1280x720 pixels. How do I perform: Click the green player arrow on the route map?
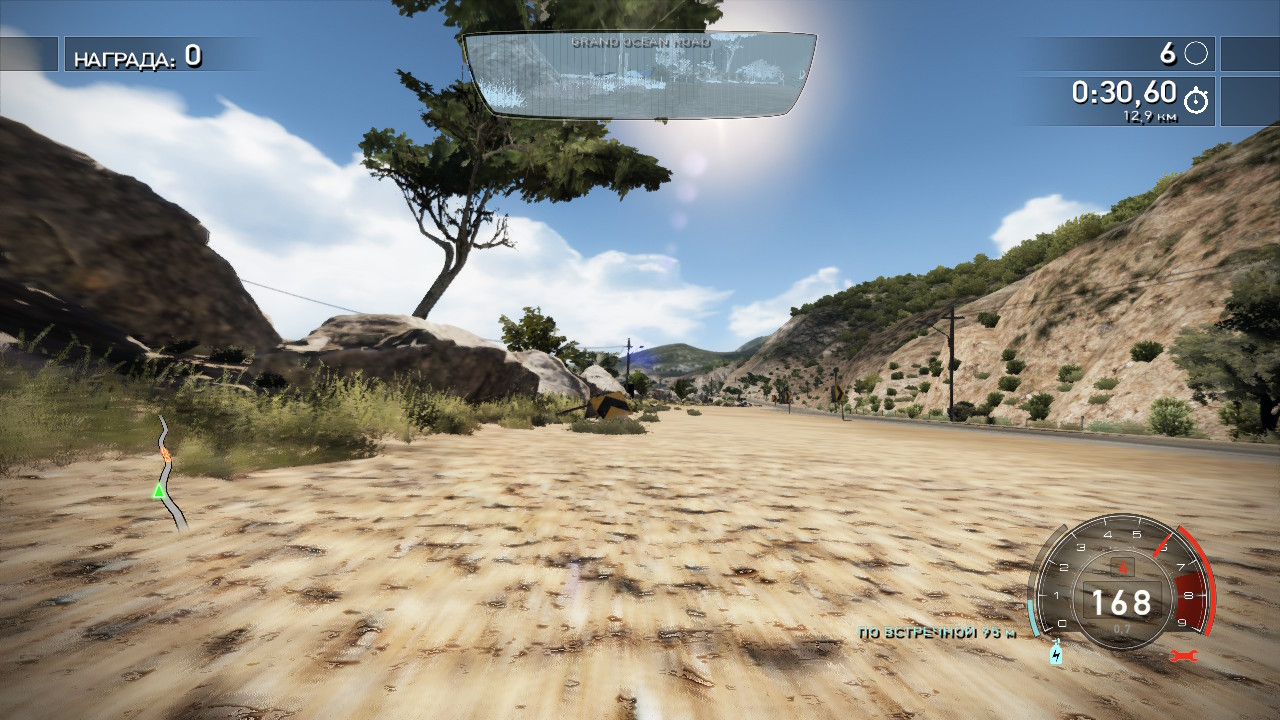[x=158, y=491]
